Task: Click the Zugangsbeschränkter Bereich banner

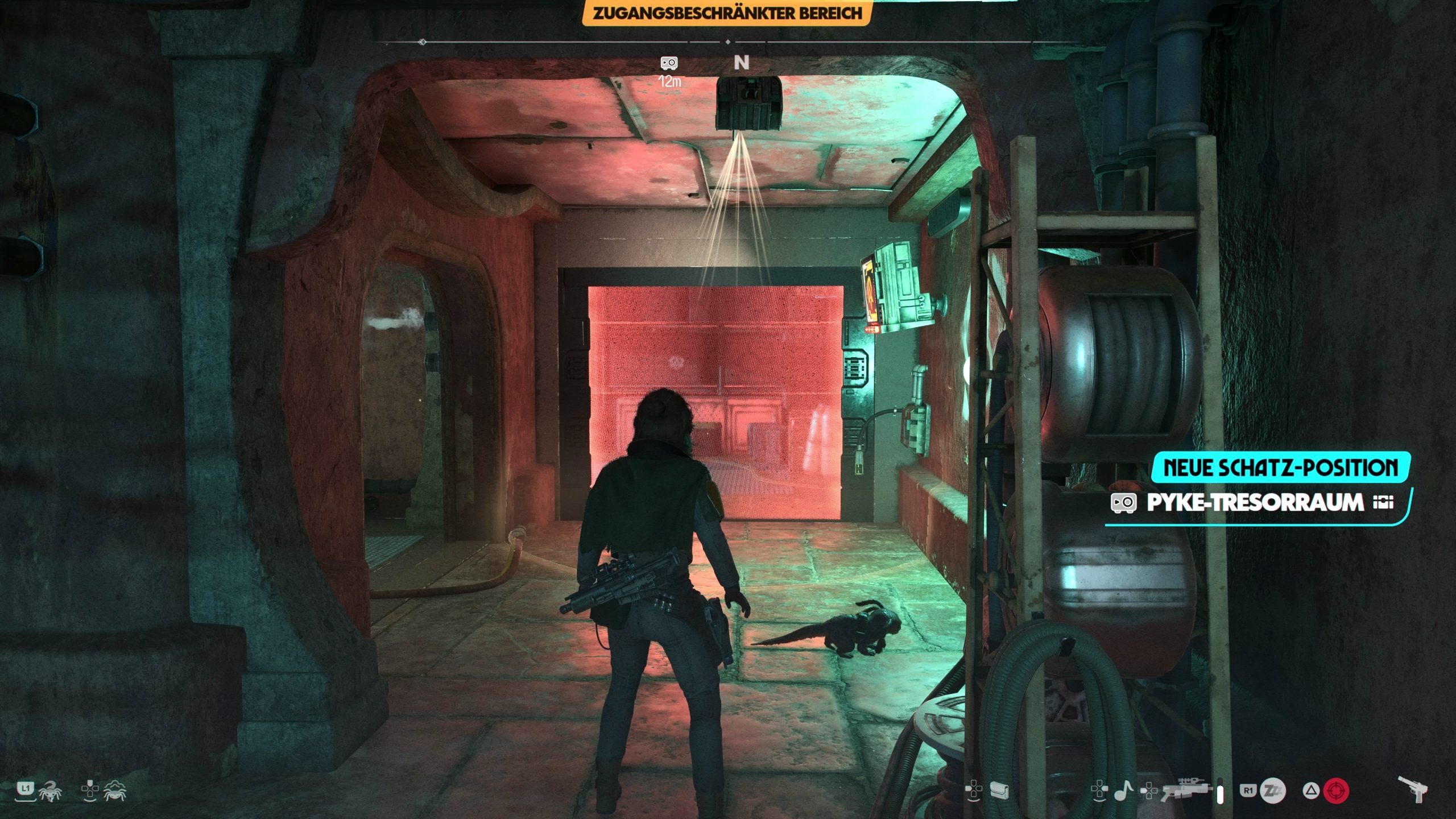Action: pyautogui.click(x=727, y=13)
